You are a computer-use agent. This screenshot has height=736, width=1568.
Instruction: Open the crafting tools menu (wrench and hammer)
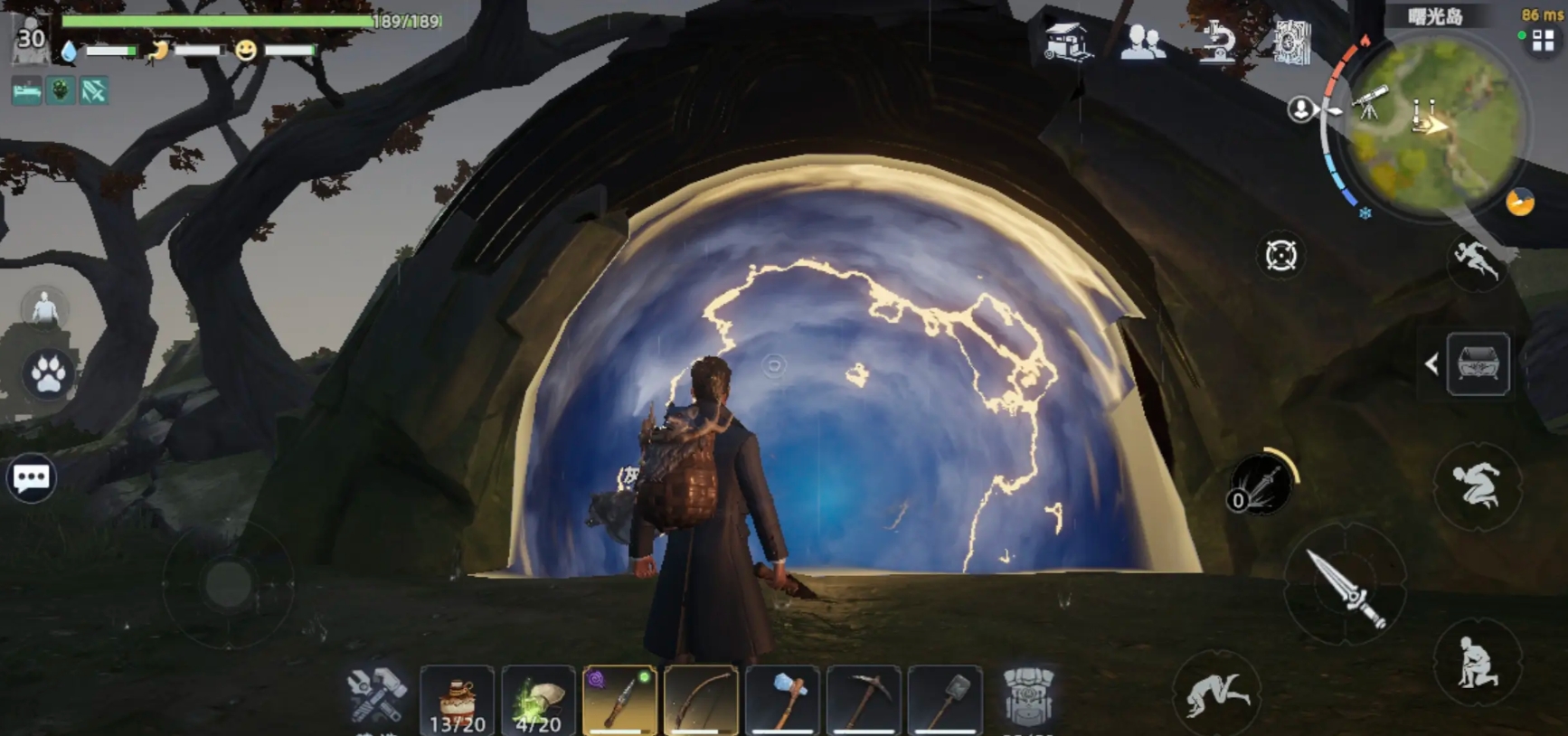[376, 694]
